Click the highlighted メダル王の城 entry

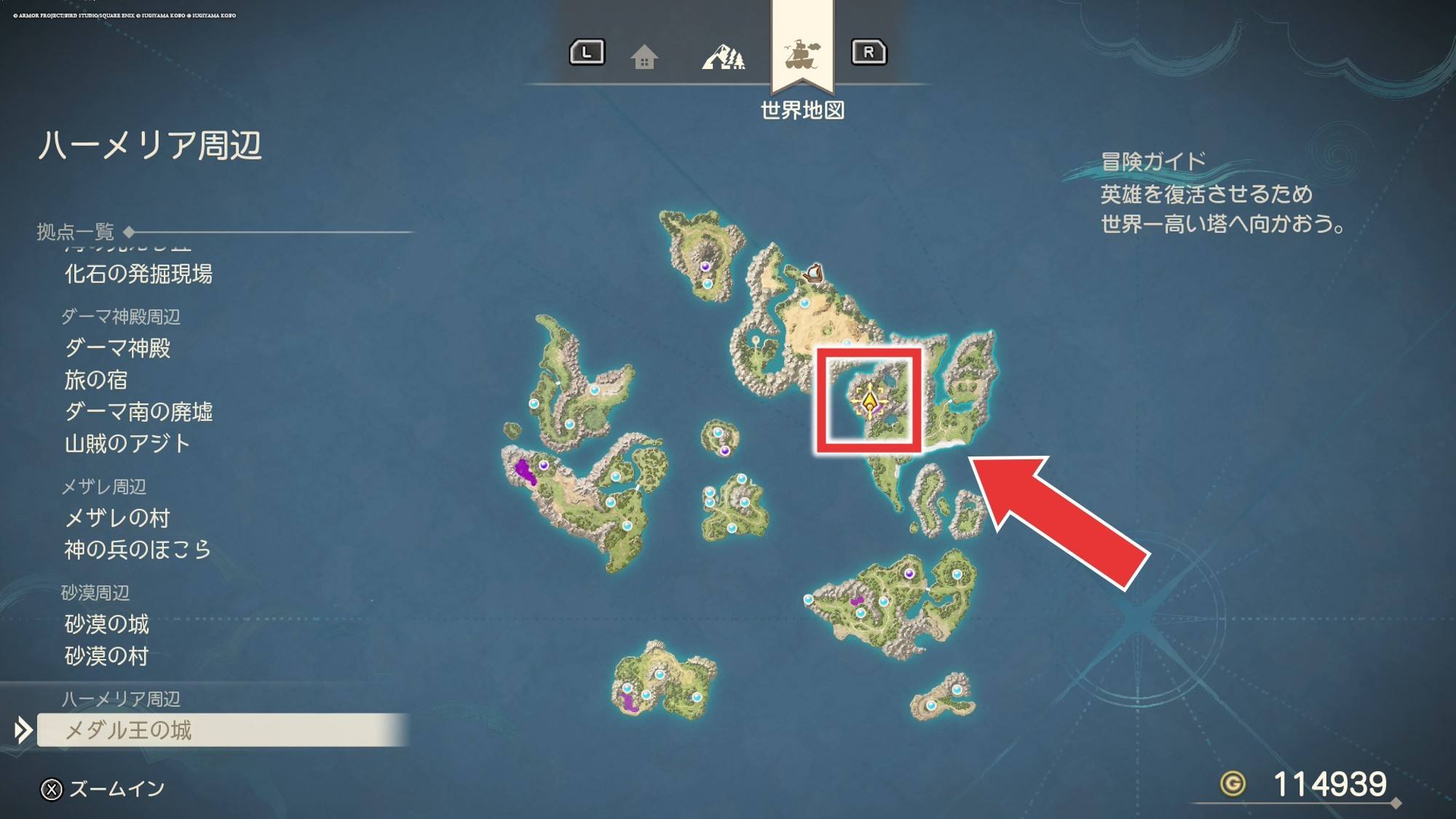(128, 730)
